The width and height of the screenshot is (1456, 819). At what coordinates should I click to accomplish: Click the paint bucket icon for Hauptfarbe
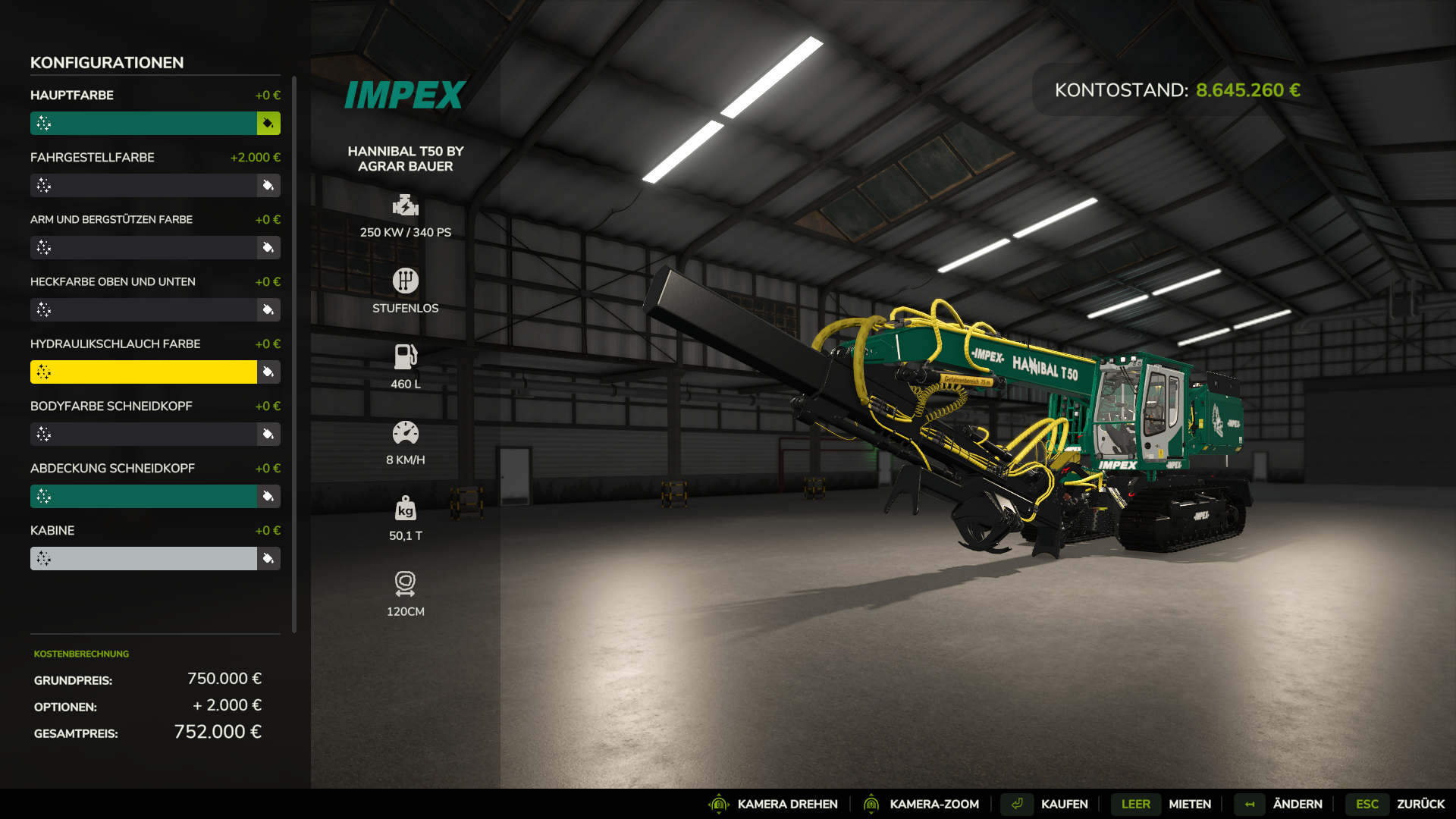[x=268, y=123]
